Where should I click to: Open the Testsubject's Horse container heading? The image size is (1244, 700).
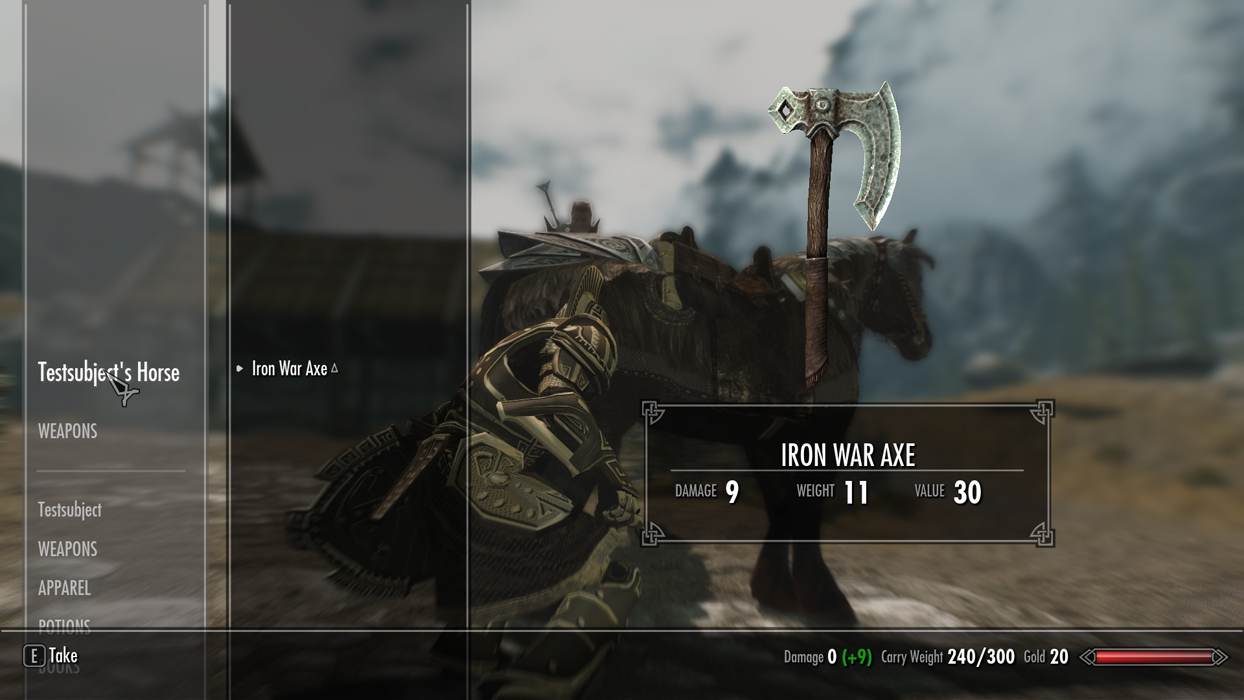tap(108, 373)
